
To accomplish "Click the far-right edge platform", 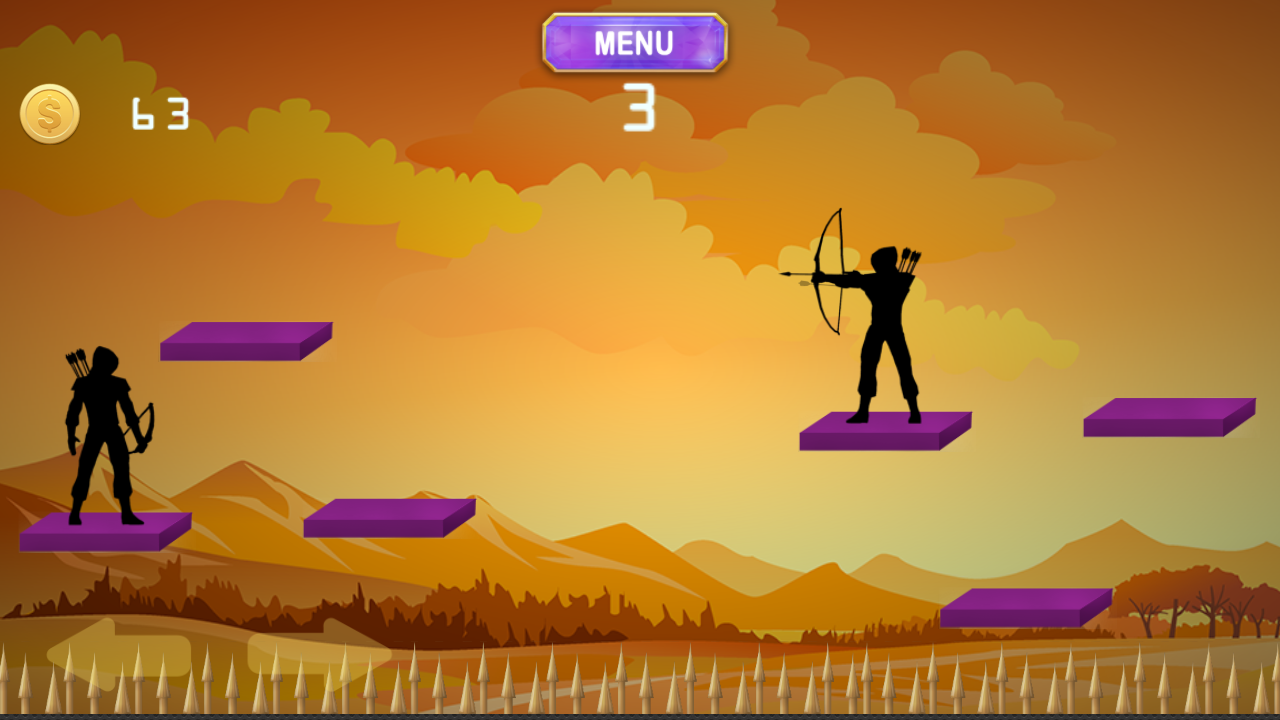I will pyautogui.click(x=1170, y=415).
